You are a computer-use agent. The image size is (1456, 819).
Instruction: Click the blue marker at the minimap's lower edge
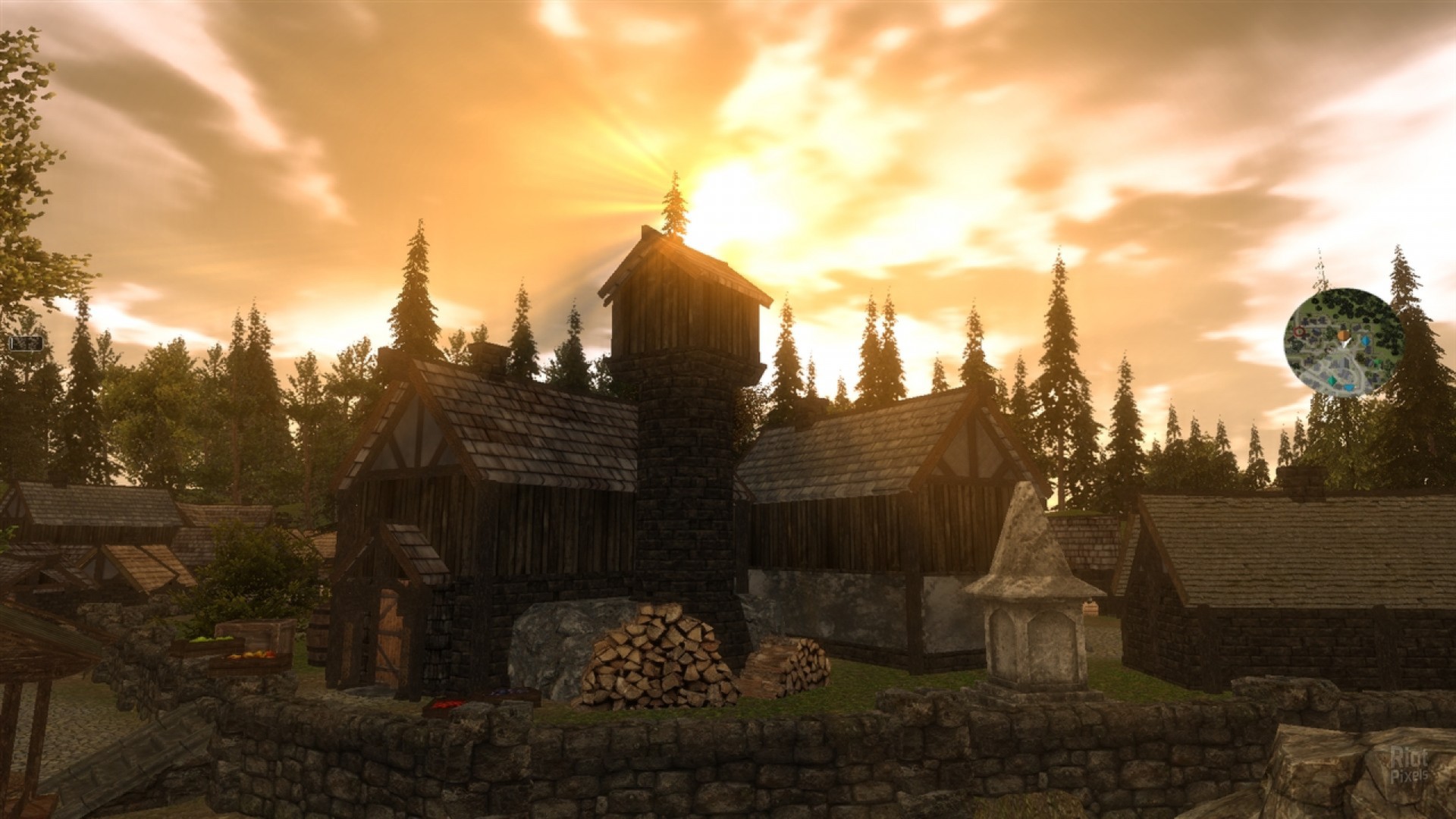(1349, 387)
